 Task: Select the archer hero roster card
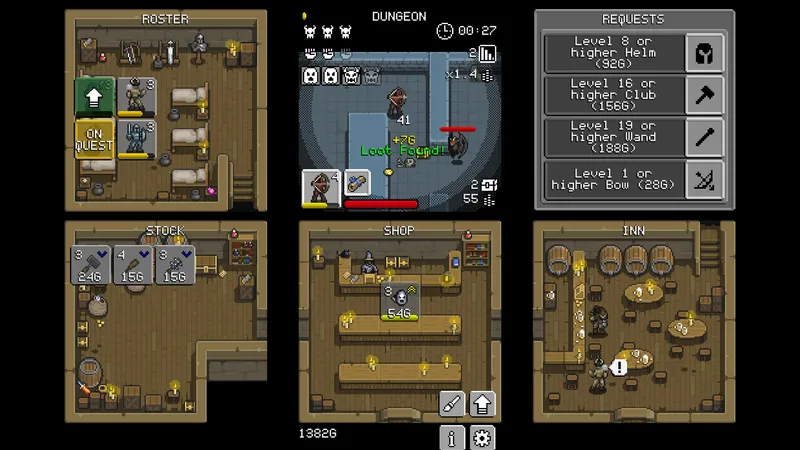pyautogui.click(x=136, y=97)
